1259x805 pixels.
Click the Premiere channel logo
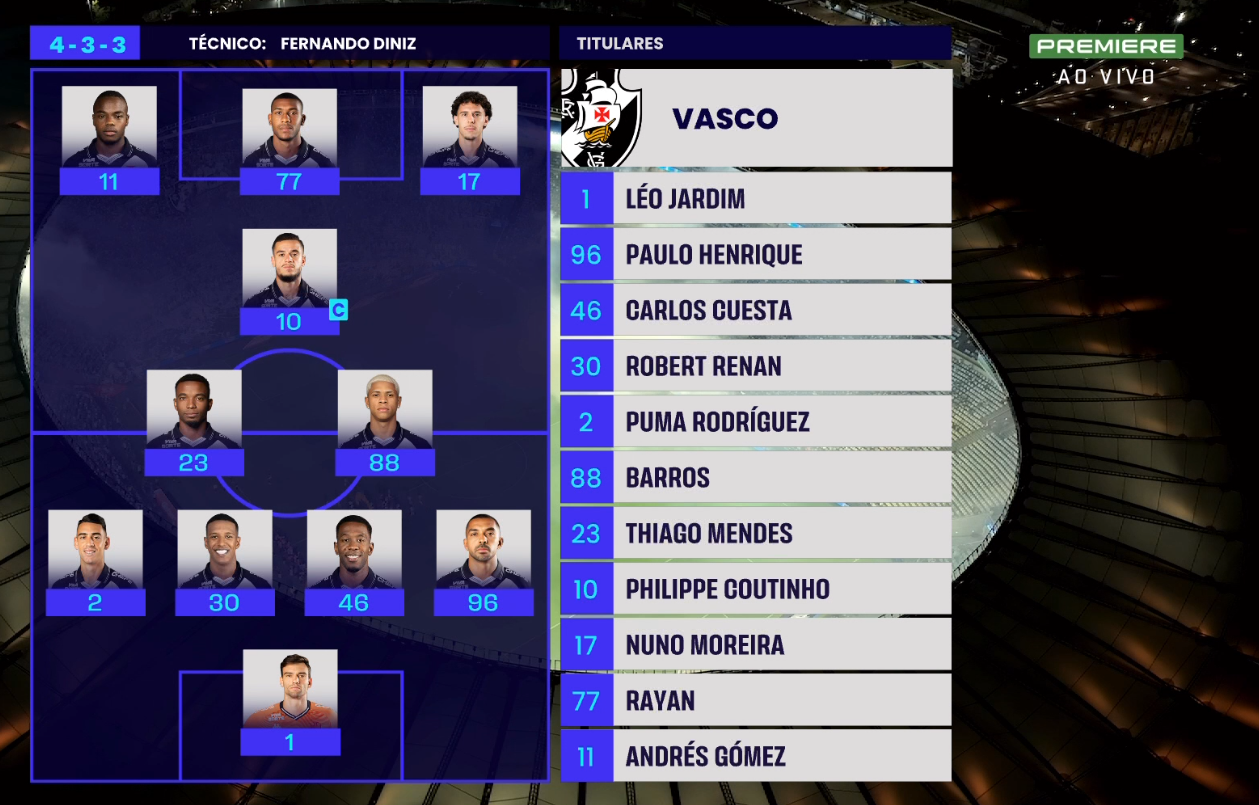coord(1106,46)
